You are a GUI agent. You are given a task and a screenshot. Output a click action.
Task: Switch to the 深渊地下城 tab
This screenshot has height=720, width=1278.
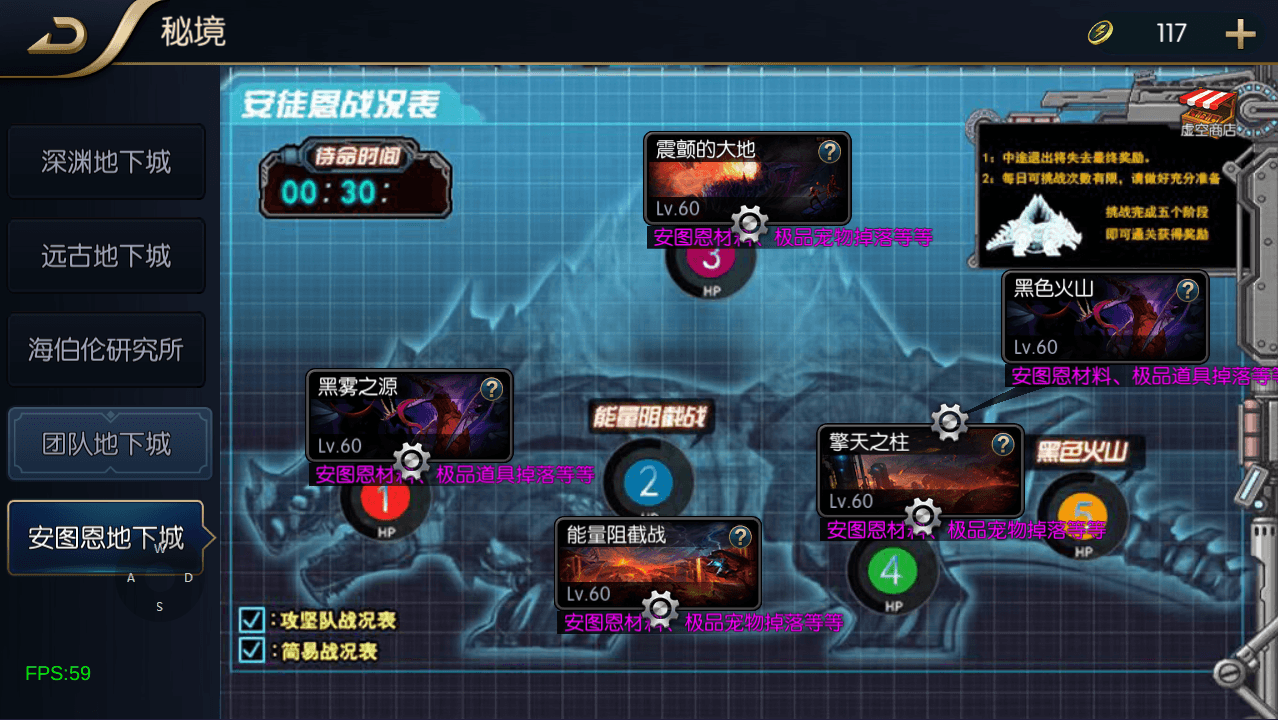106,162
